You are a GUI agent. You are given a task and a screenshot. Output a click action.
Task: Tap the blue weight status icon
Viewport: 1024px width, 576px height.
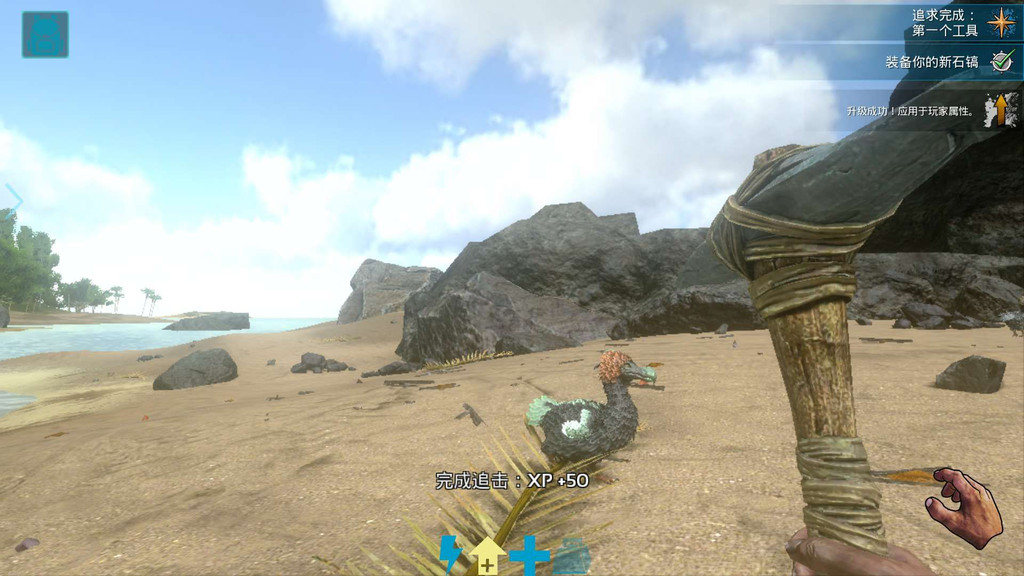tap(572, 556)
